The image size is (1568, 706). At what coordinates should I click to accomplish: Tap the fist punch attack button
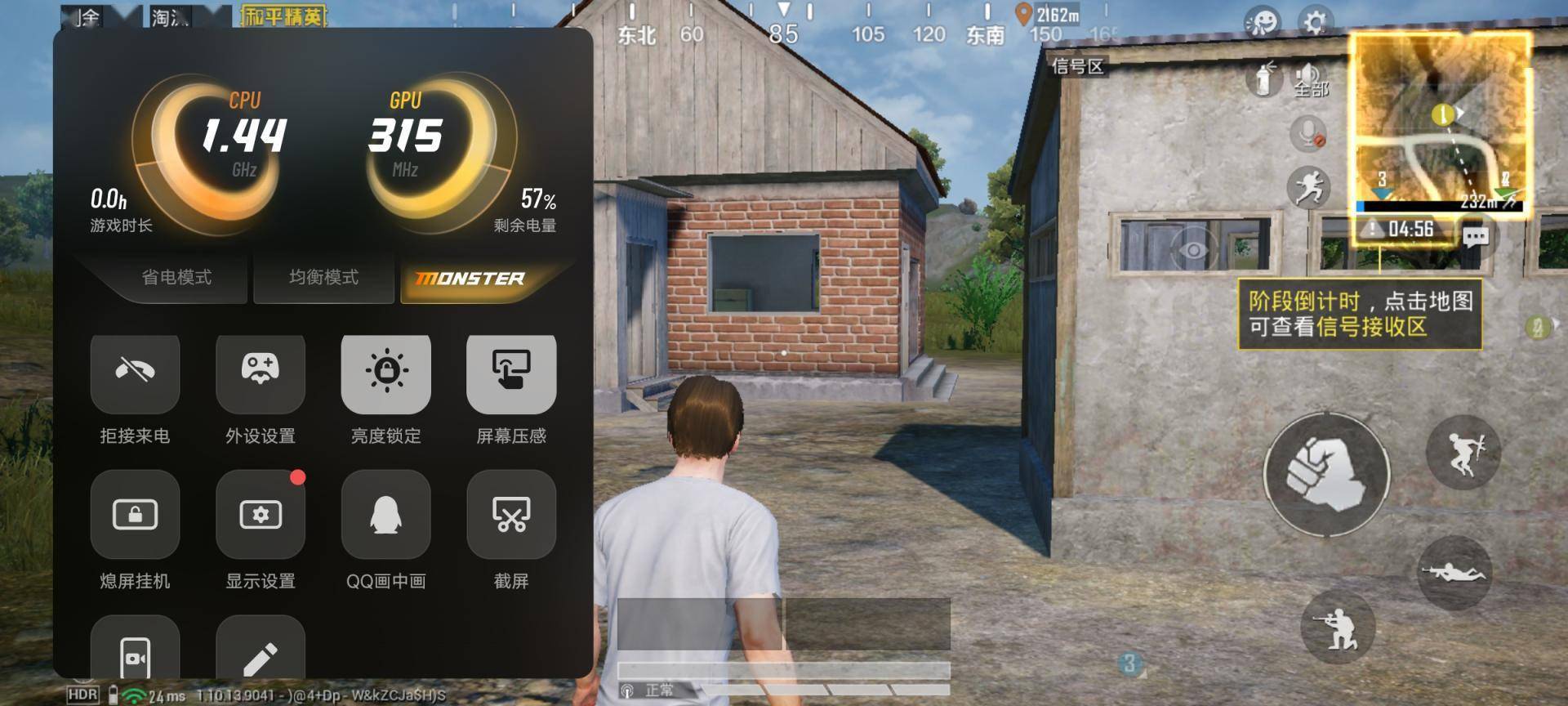point(1326,474)
